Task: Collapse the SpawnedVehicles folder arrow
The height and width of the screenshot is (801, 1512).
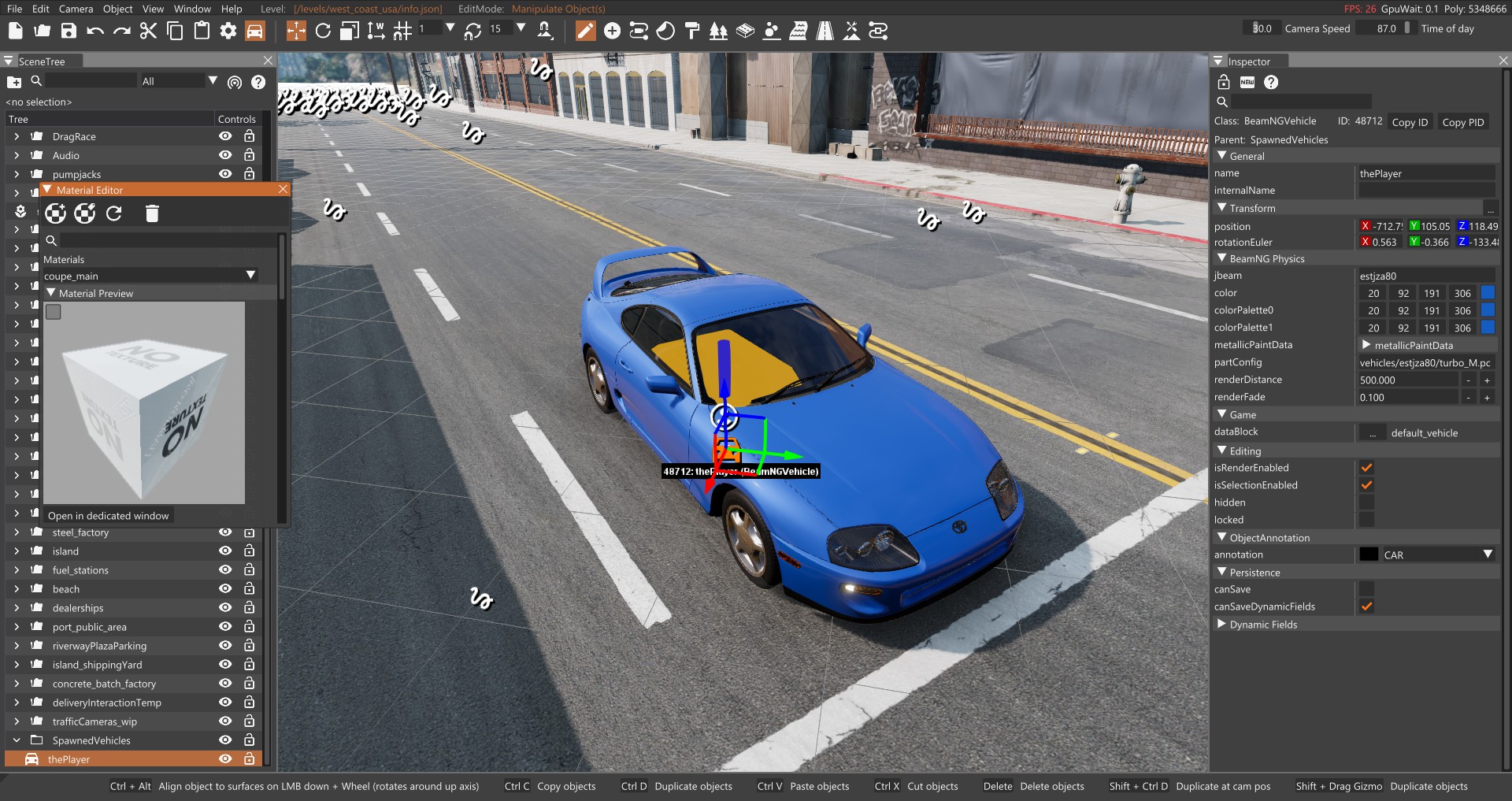Action: click(x=17, y=740)
